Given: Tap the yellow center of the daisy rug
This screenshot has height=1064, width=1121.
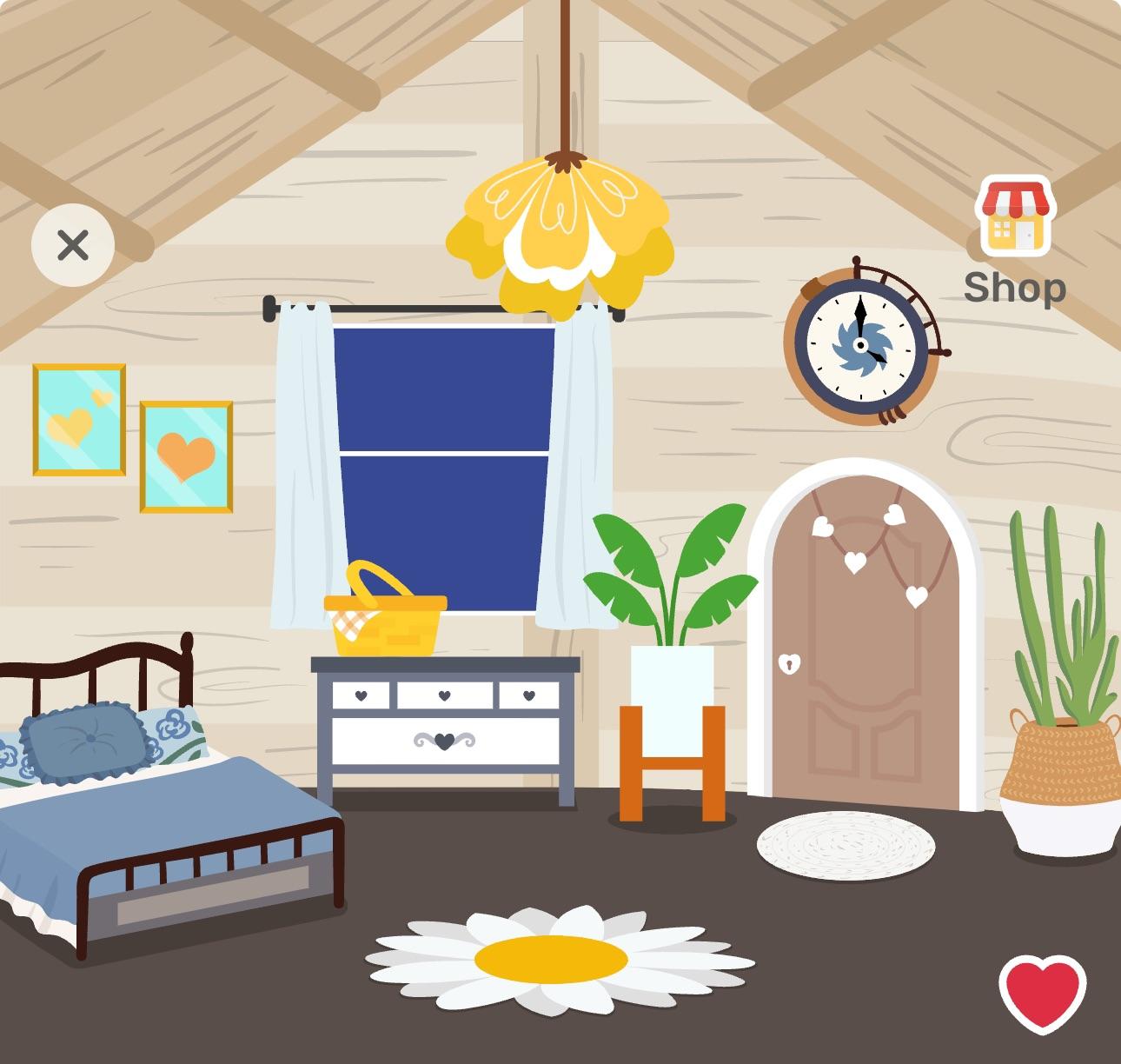Looking at the screenshot, I should (x=550, y=961).
